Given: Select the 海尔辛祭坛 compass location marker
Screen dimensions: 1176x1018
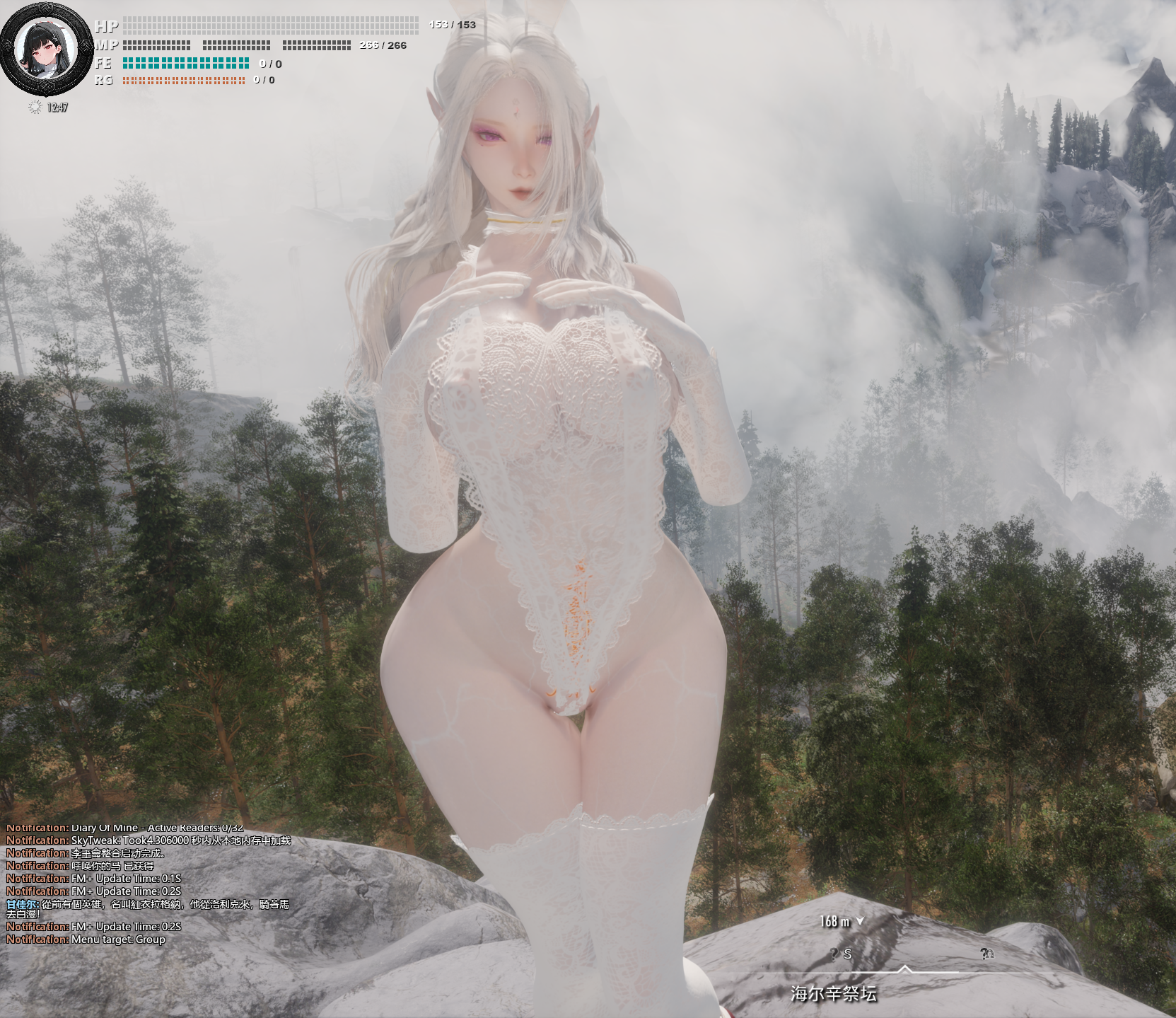Looking at the screenshot, I should (834, 993).
